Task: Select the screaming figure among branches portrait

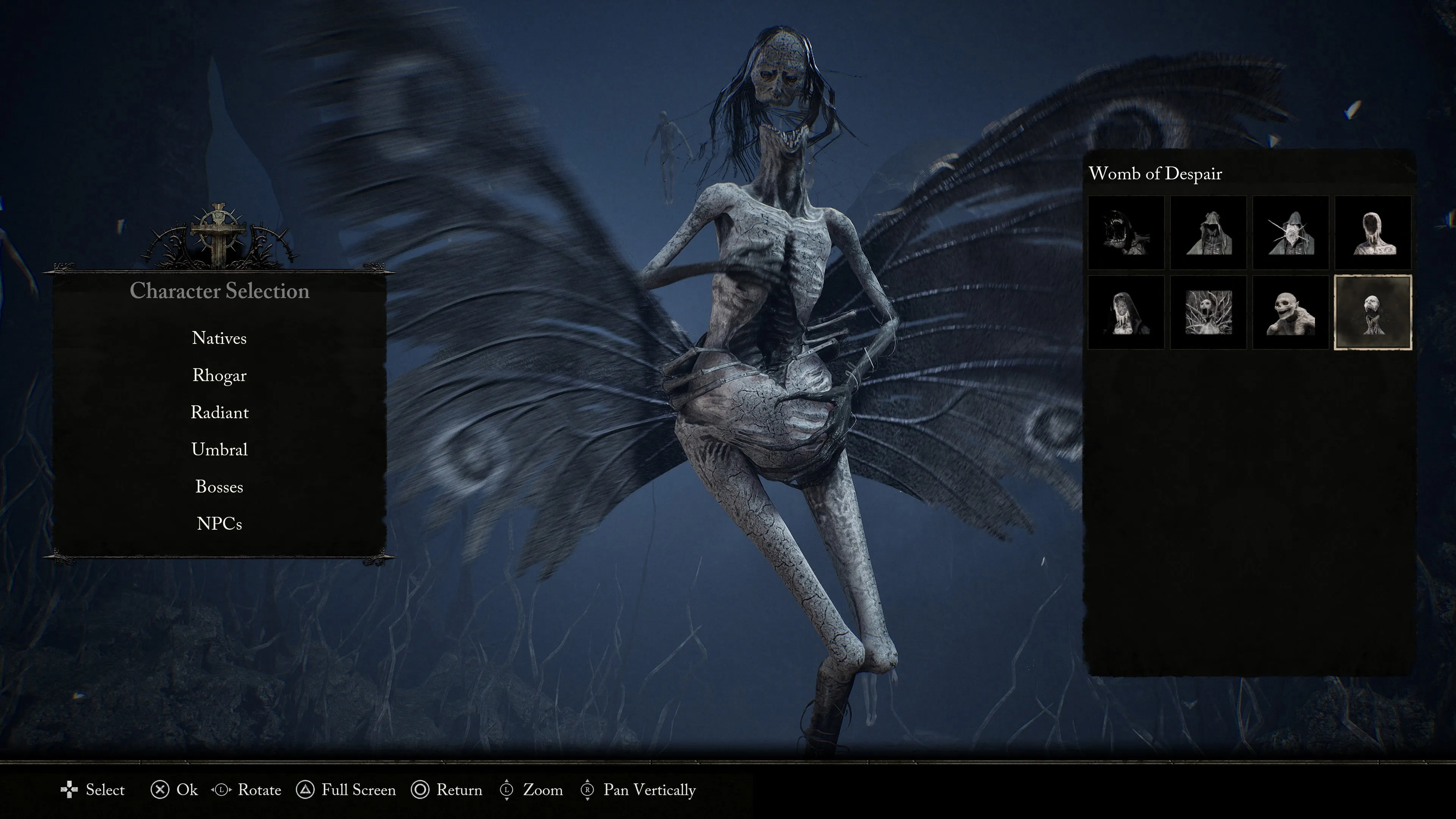Action: pyautogui.click(x=1208, y=312)
